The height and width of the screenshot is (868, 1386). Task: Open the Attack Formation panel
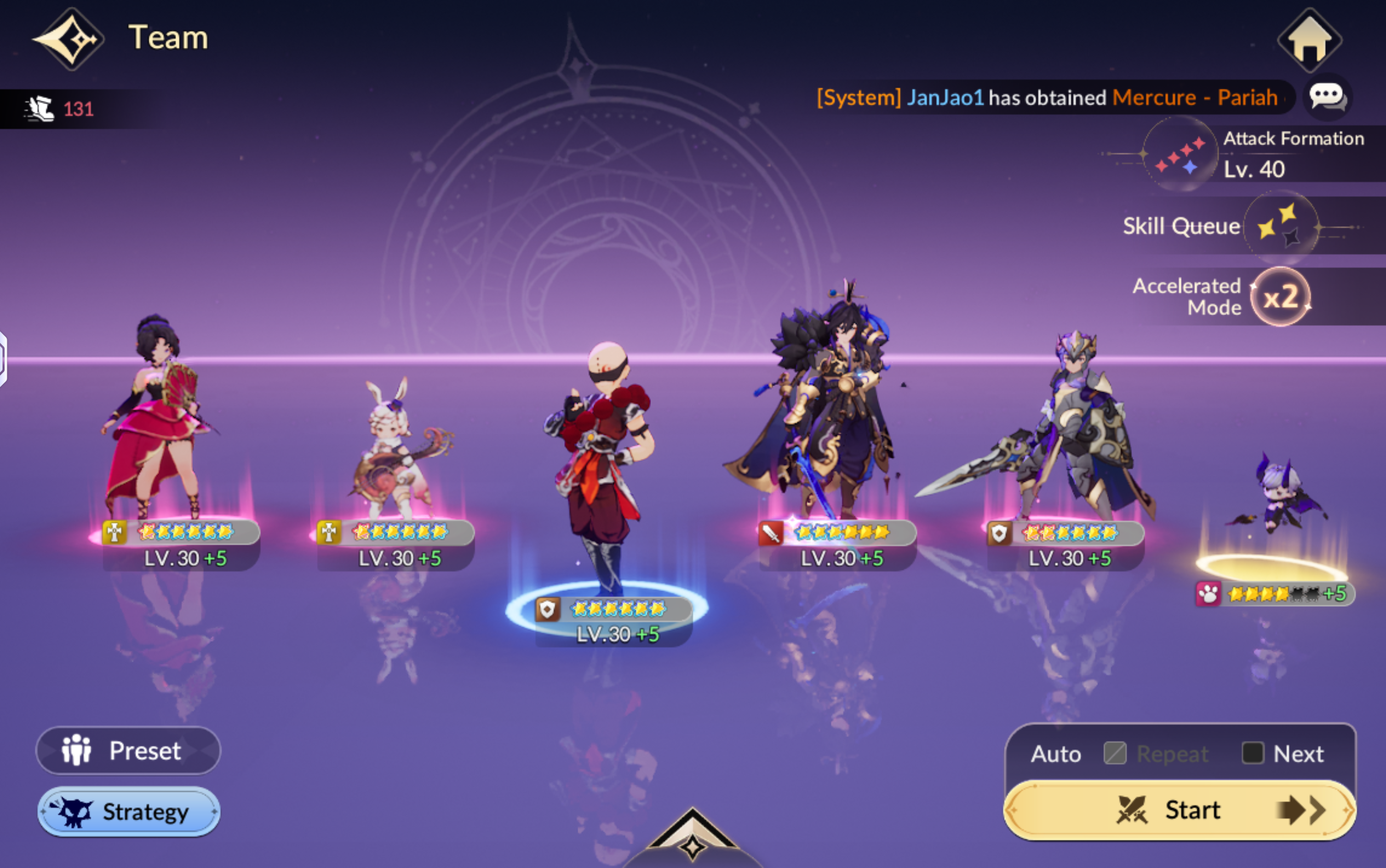point(1180,154)
